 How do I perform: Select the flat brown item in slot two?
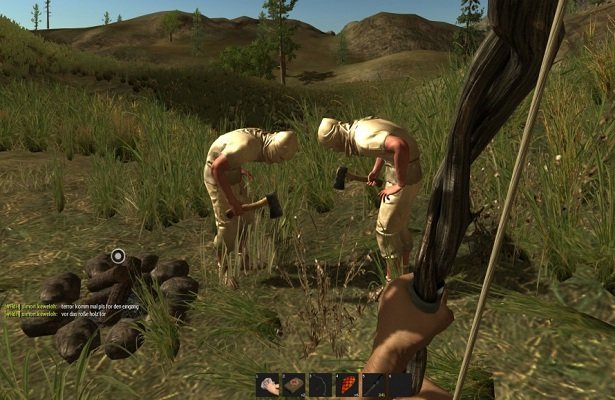(x=295, y=385)
